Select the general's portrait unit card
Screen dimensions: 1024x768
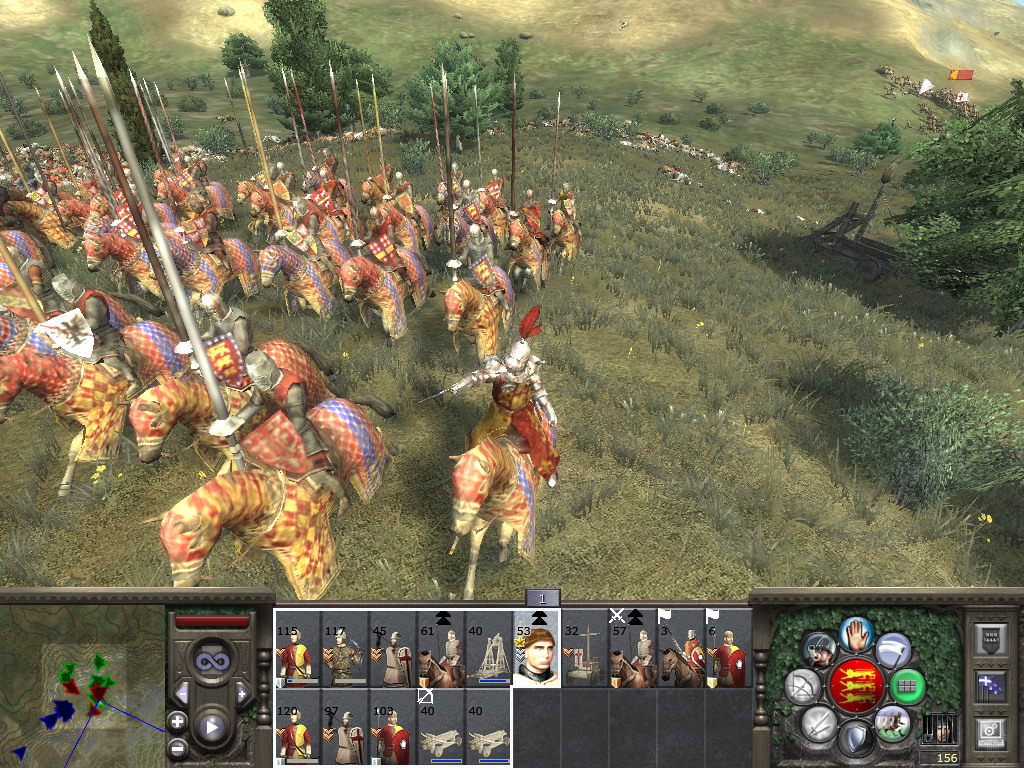click(536, 649)
